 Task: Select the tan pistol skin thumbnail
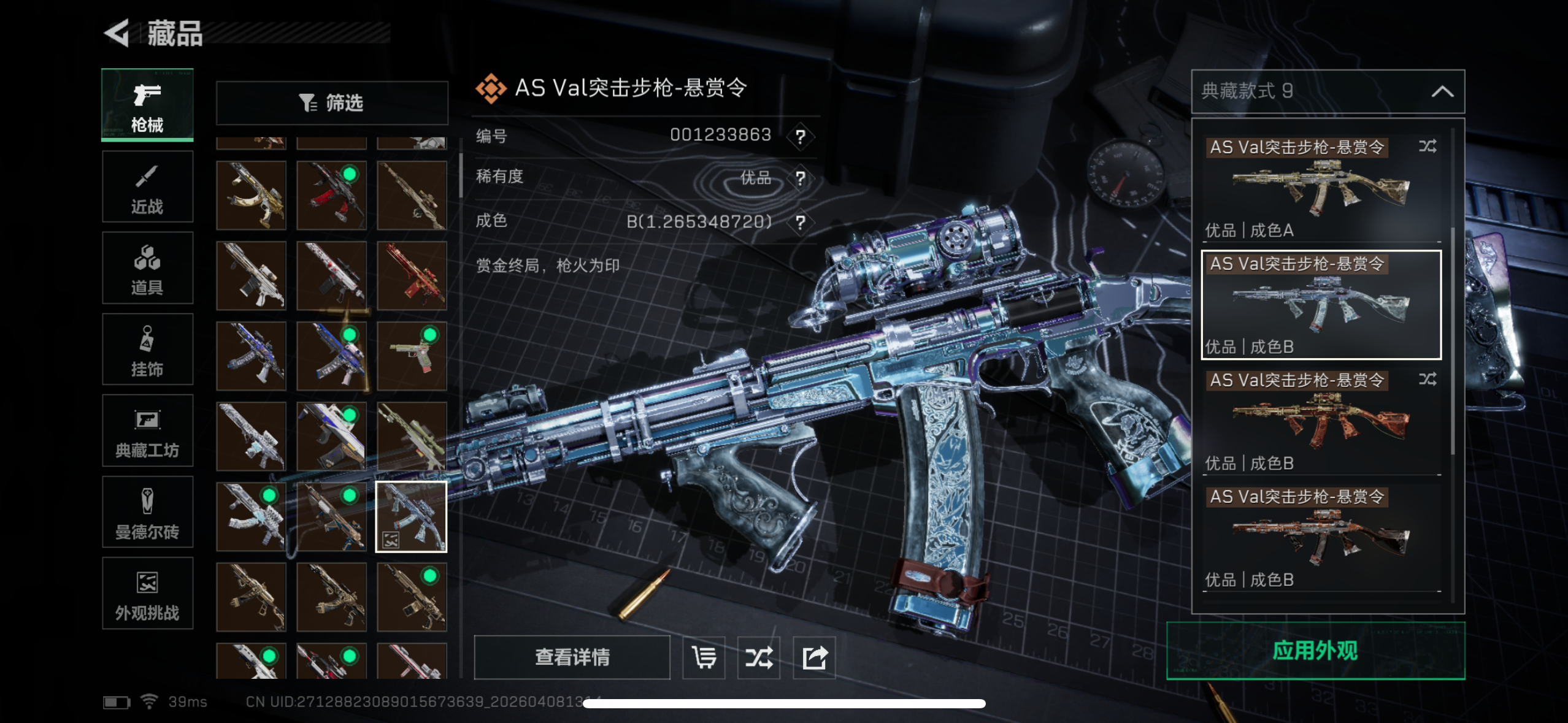[x=412, y=356]
